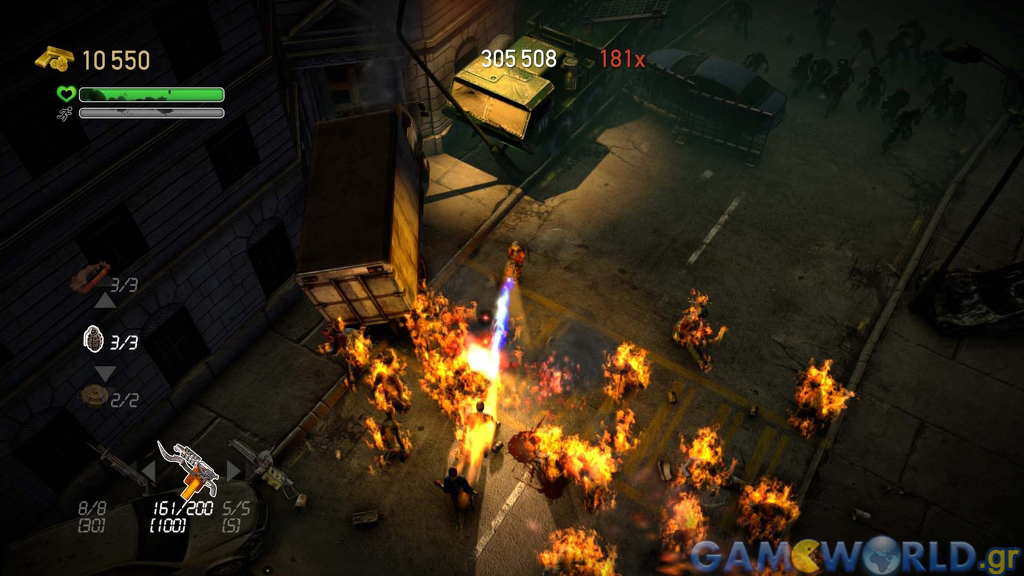Switch to the next weapon with right arrow
This screenshot has height=576, width=1024.
(x=234, y=470)
